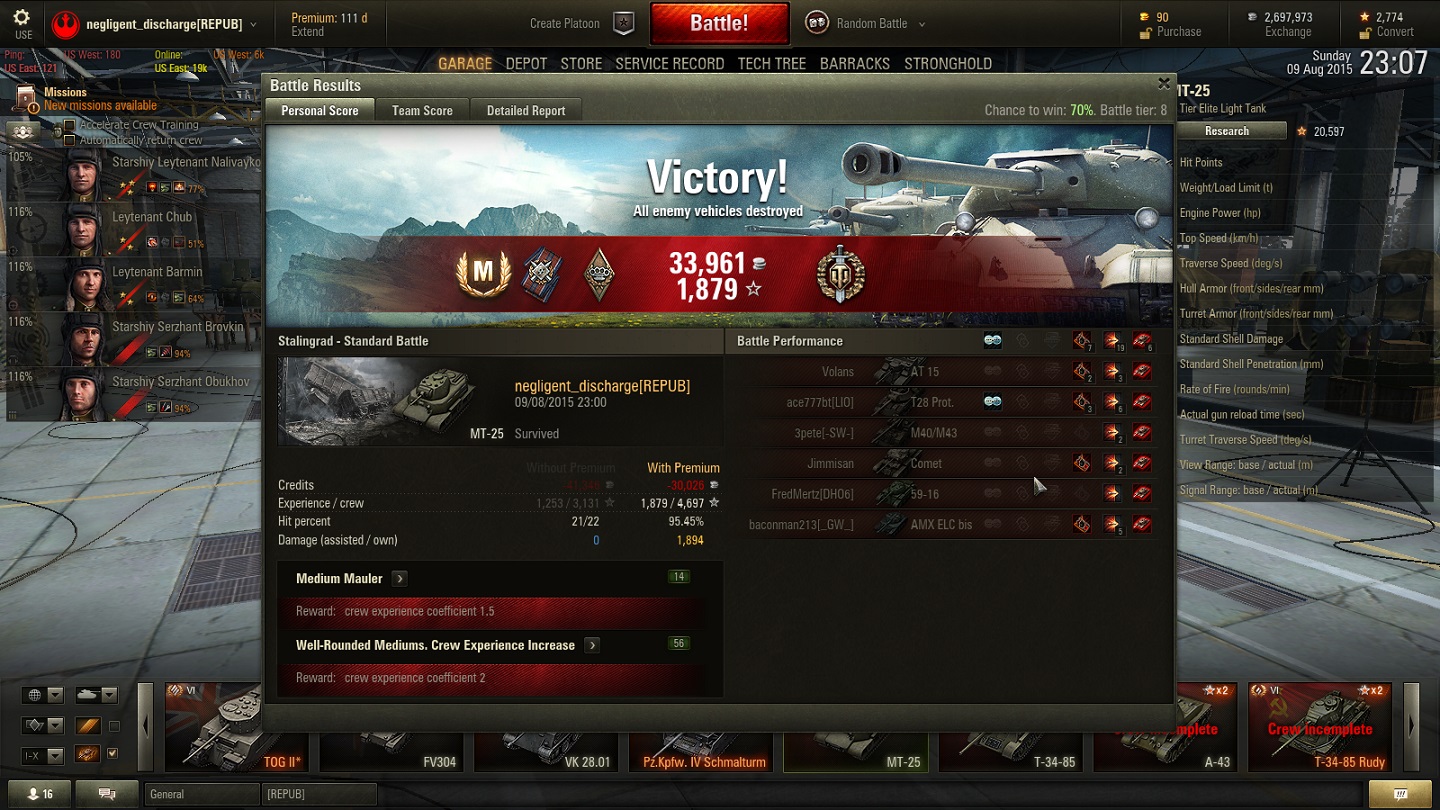Visit the Barracks
This screenshot has height=810, width=1440.
[x=854, y=64]
